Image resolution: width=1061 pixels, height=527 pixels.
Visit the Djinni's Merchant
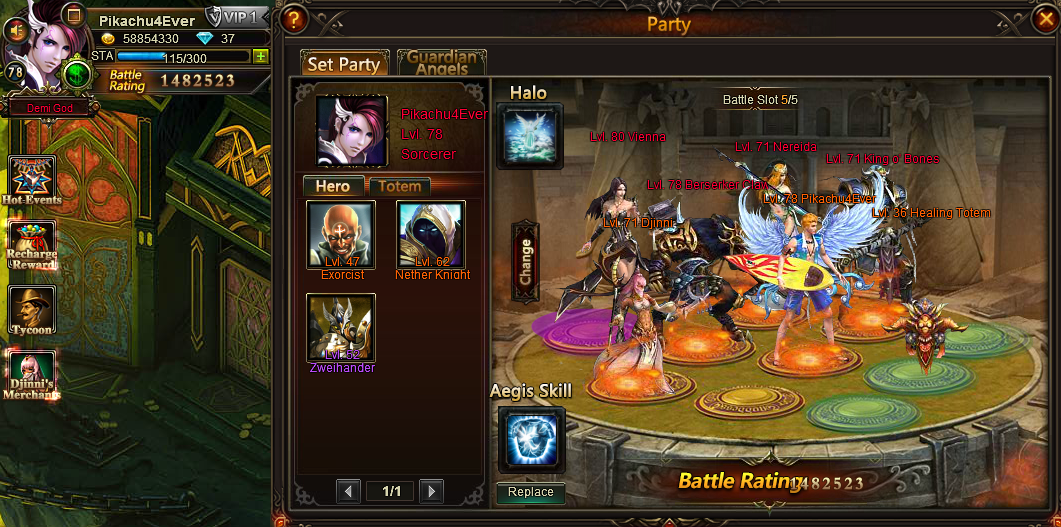pyautogui.click(x=32, y=375)
